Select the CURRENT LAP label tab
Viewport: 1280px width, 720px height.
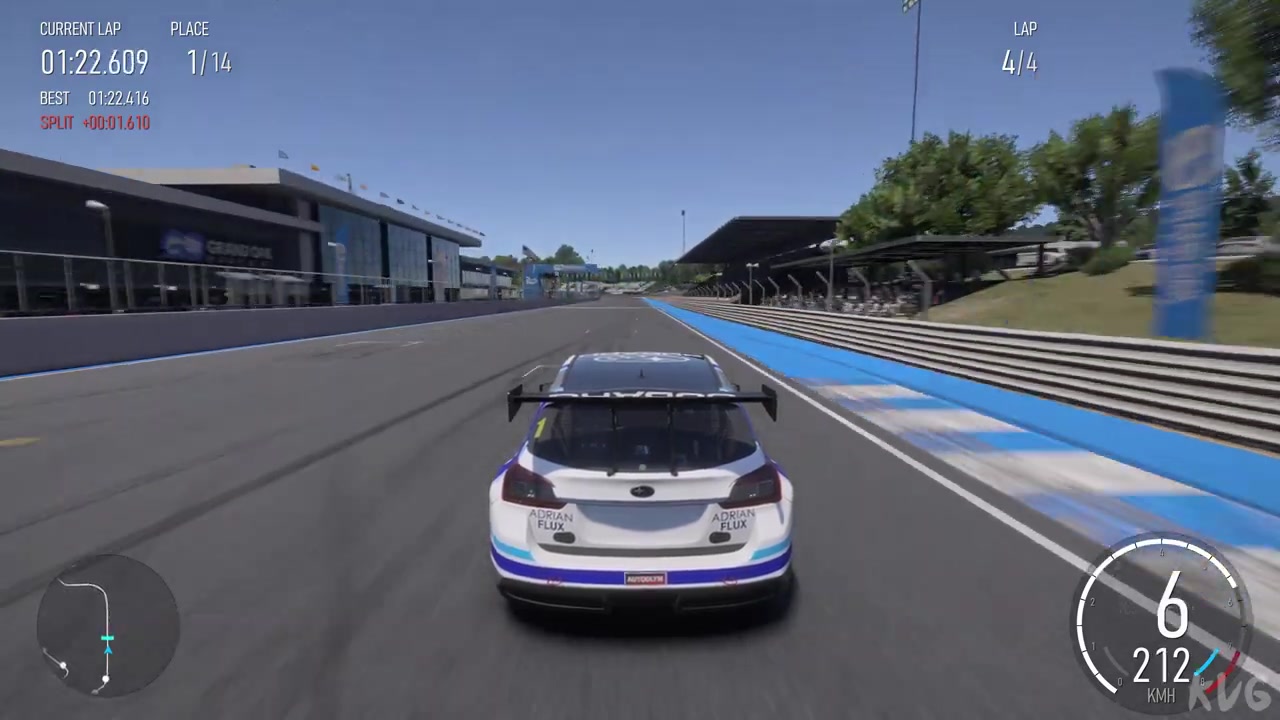click(x=80, y=29)
